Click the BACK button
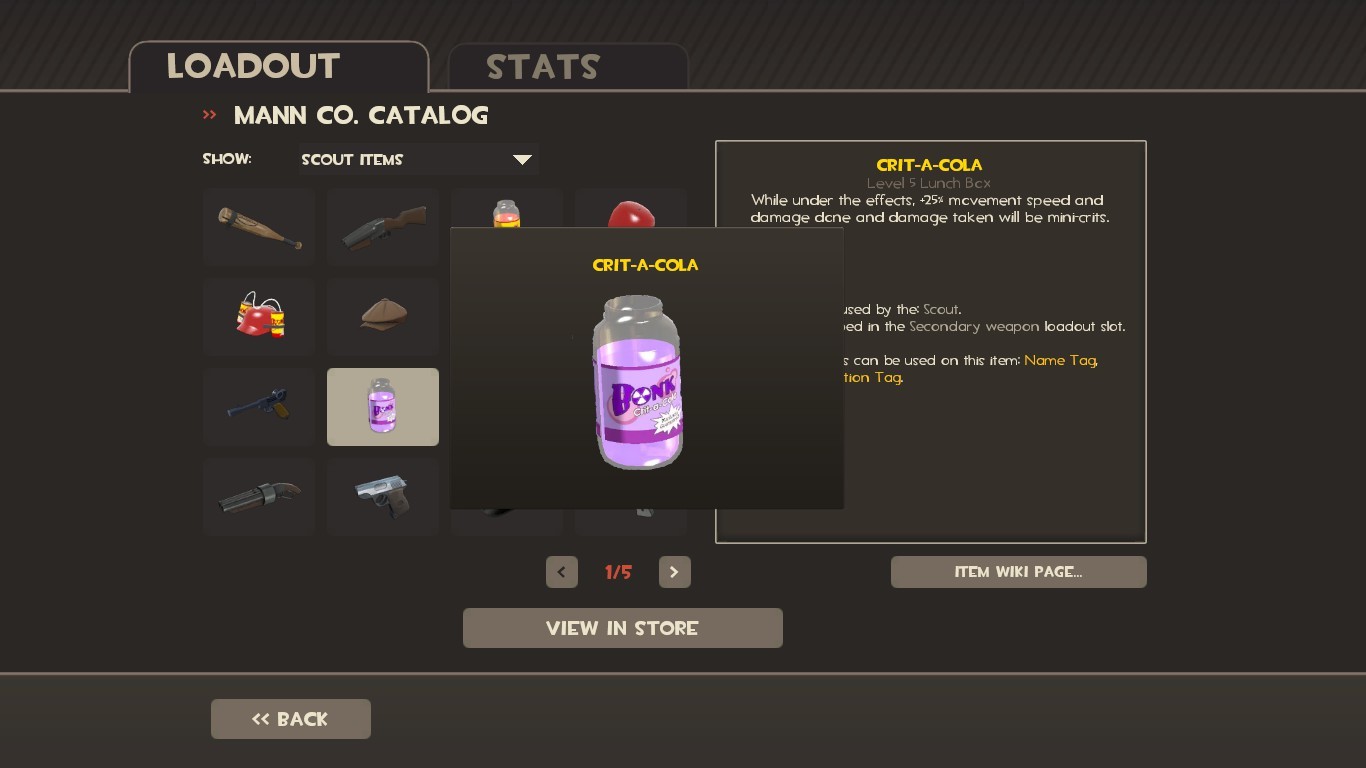Screen dimensions: 1366x768 [290, 718]
